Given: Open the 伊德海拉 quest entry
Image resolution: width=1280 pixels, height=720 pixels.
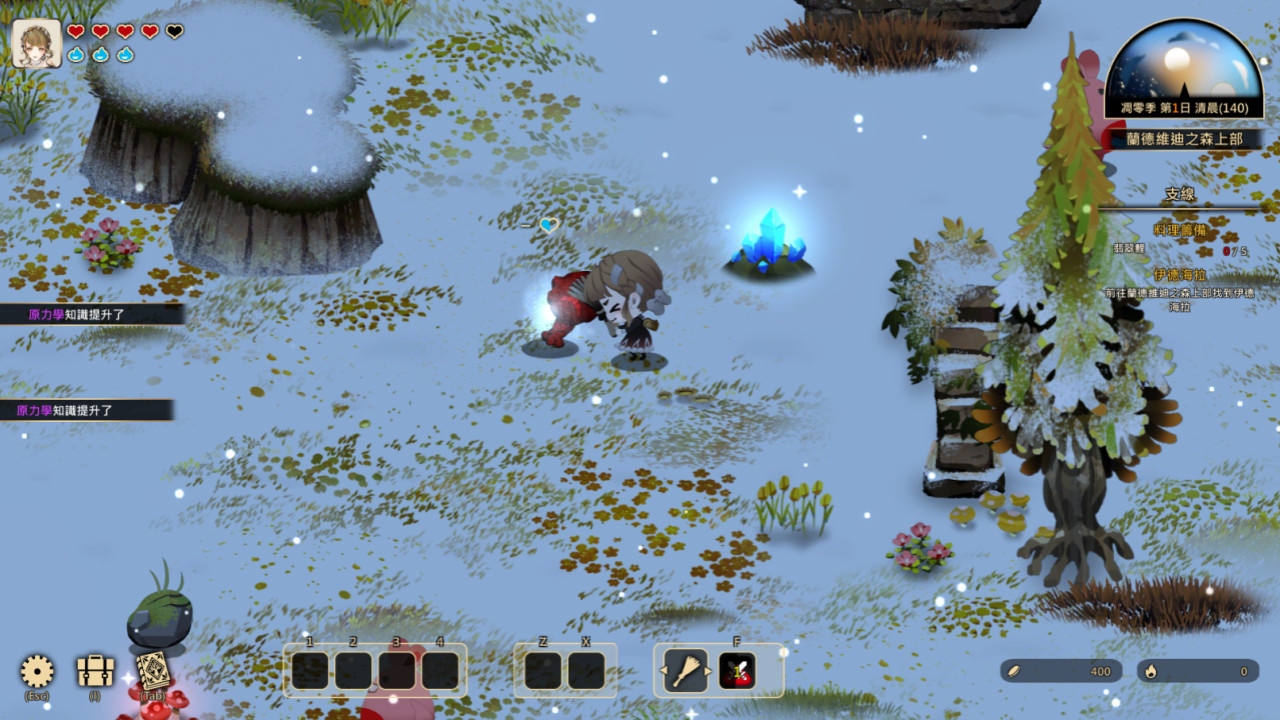Looking at the screenshot, I should (x=1181, y=272).
